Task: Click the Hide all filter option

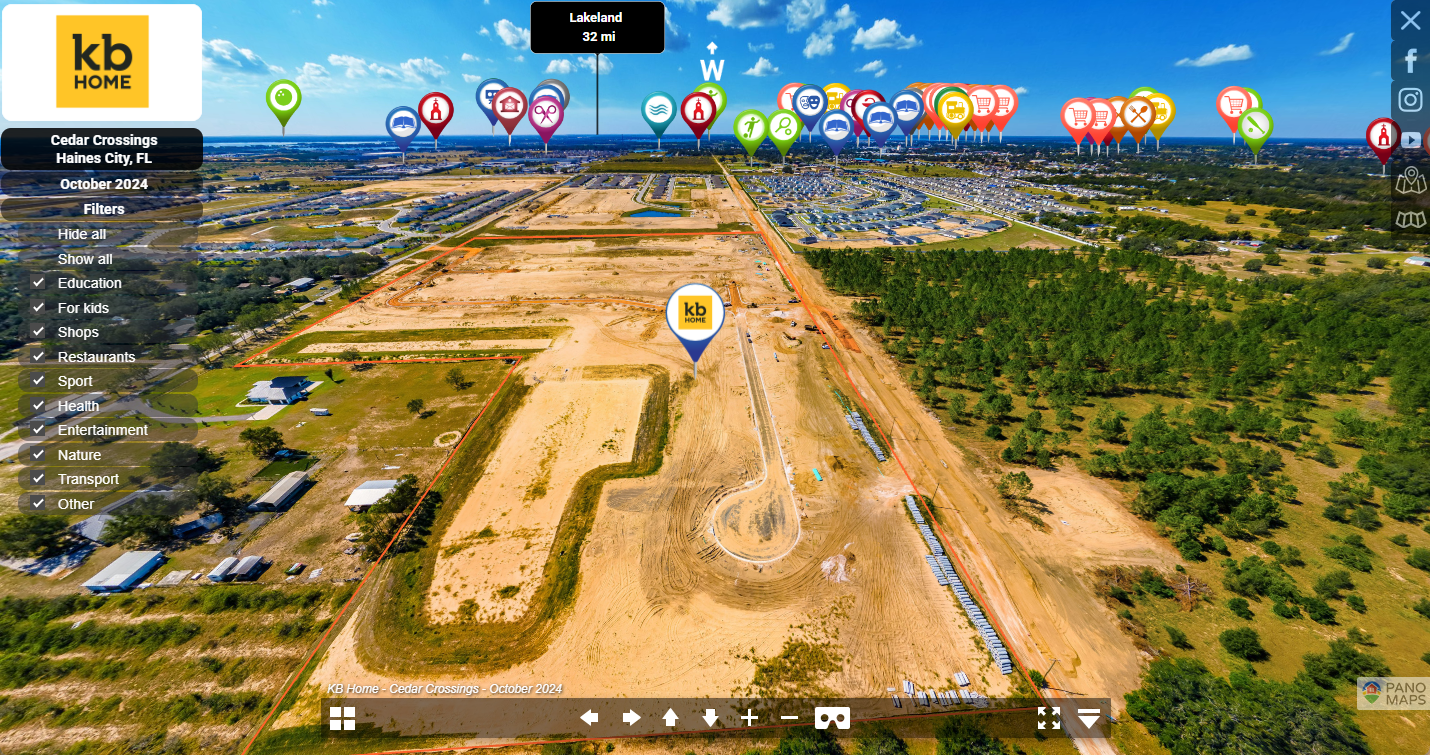Action: coord(82,234)
